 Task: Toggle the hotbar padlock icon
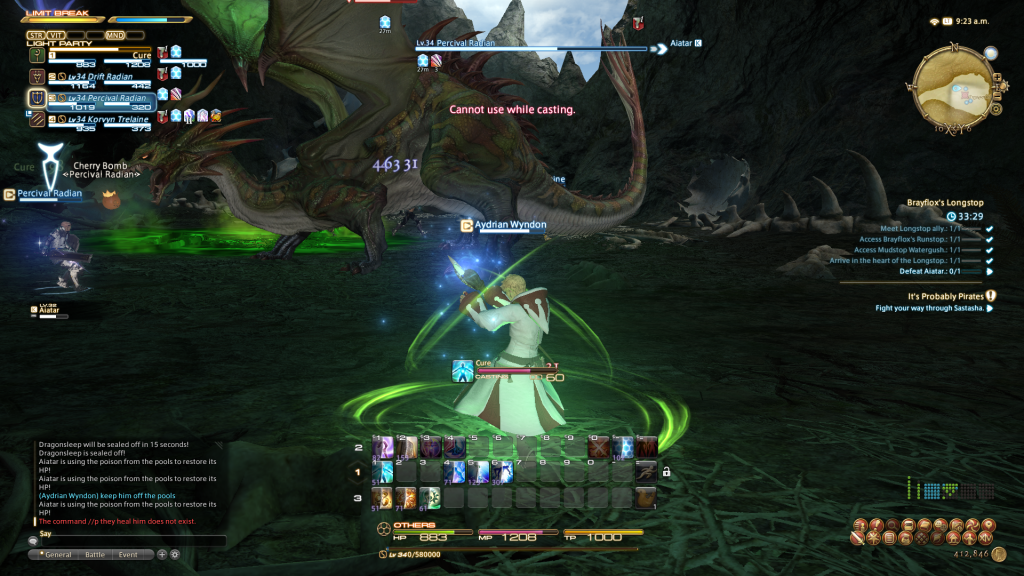point(666,472)
